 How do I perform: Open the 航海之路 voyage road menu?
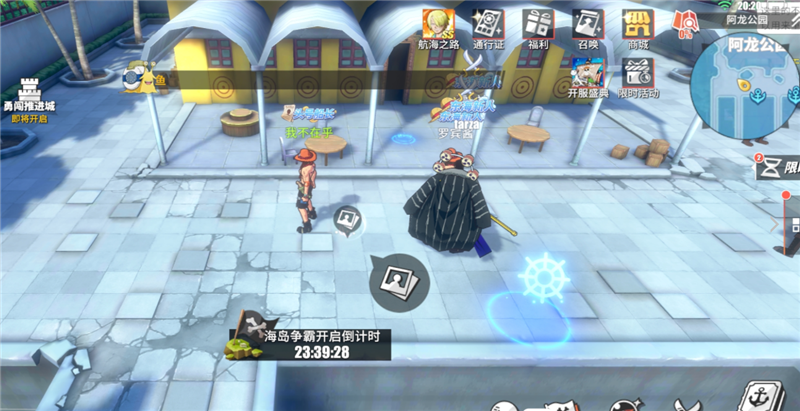pyautogui.click(x=440, y=28)
